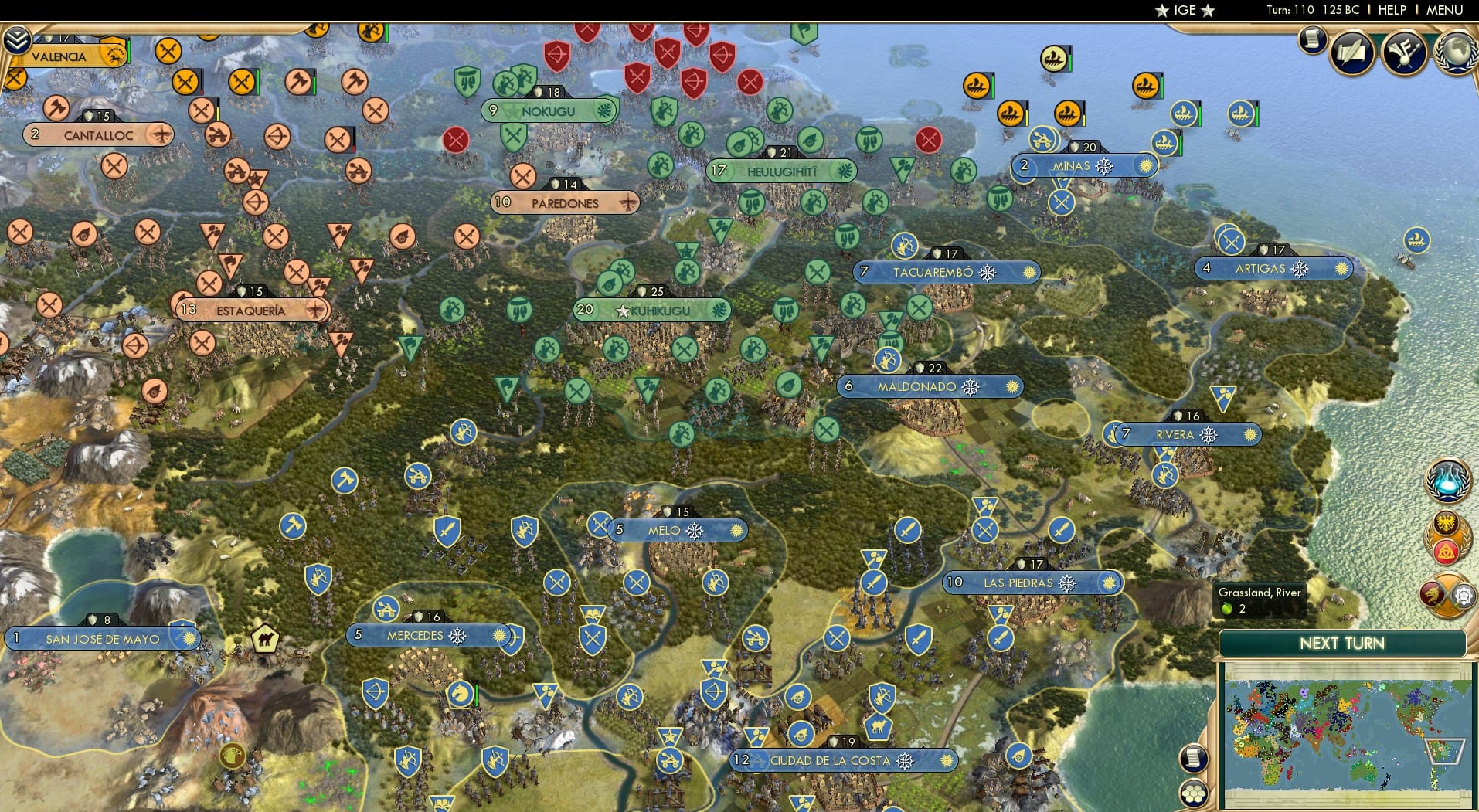
Task: Open the MENU item
Action: 1447,11
